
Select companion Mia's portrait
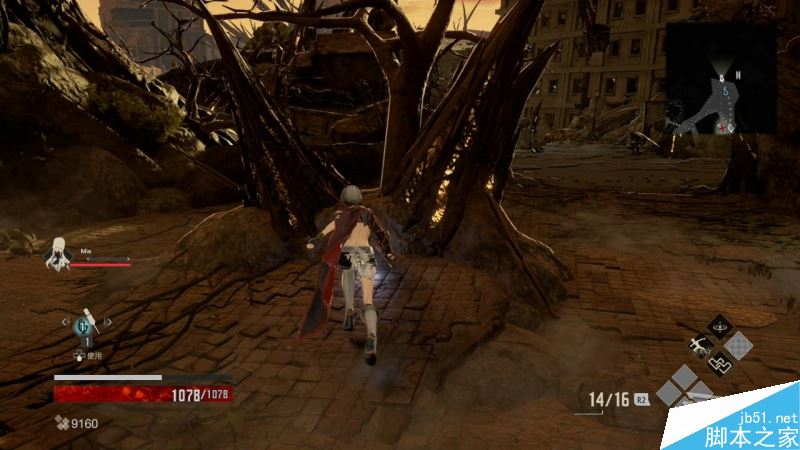tap(59, 254)
